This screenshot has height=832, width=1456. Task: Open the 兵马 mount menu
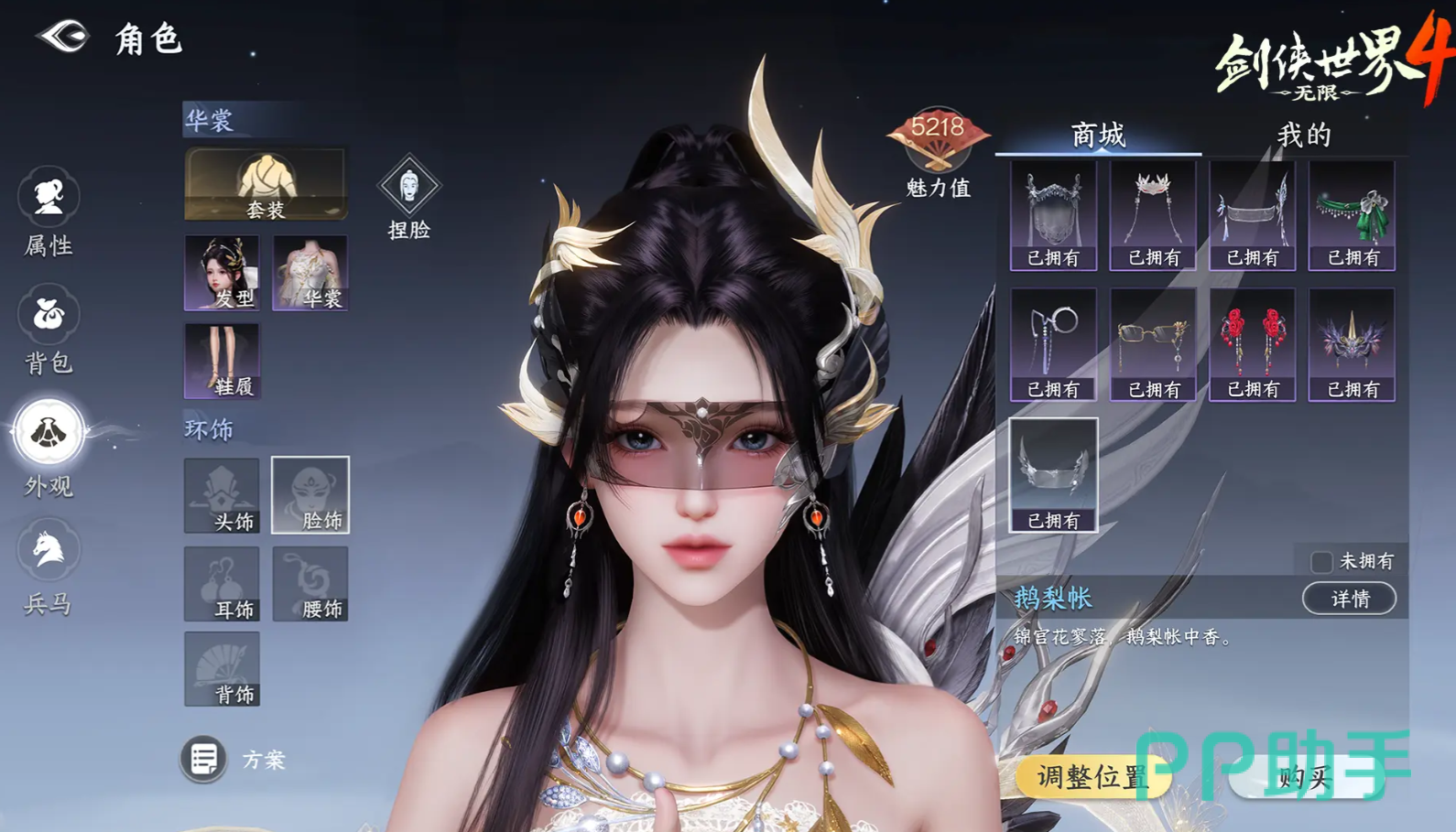click(49, 566)
